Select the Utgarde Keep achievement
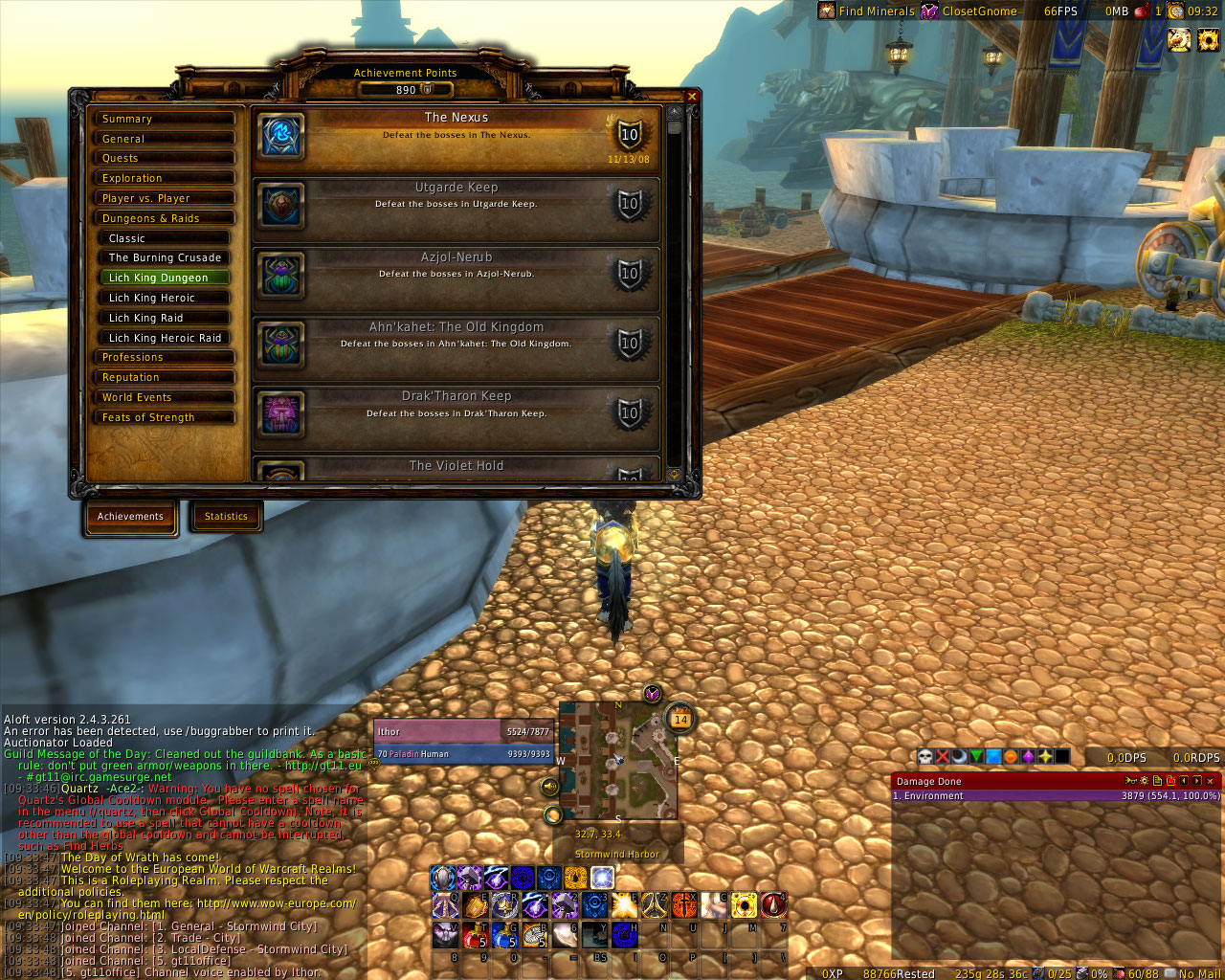 [457, 208]
